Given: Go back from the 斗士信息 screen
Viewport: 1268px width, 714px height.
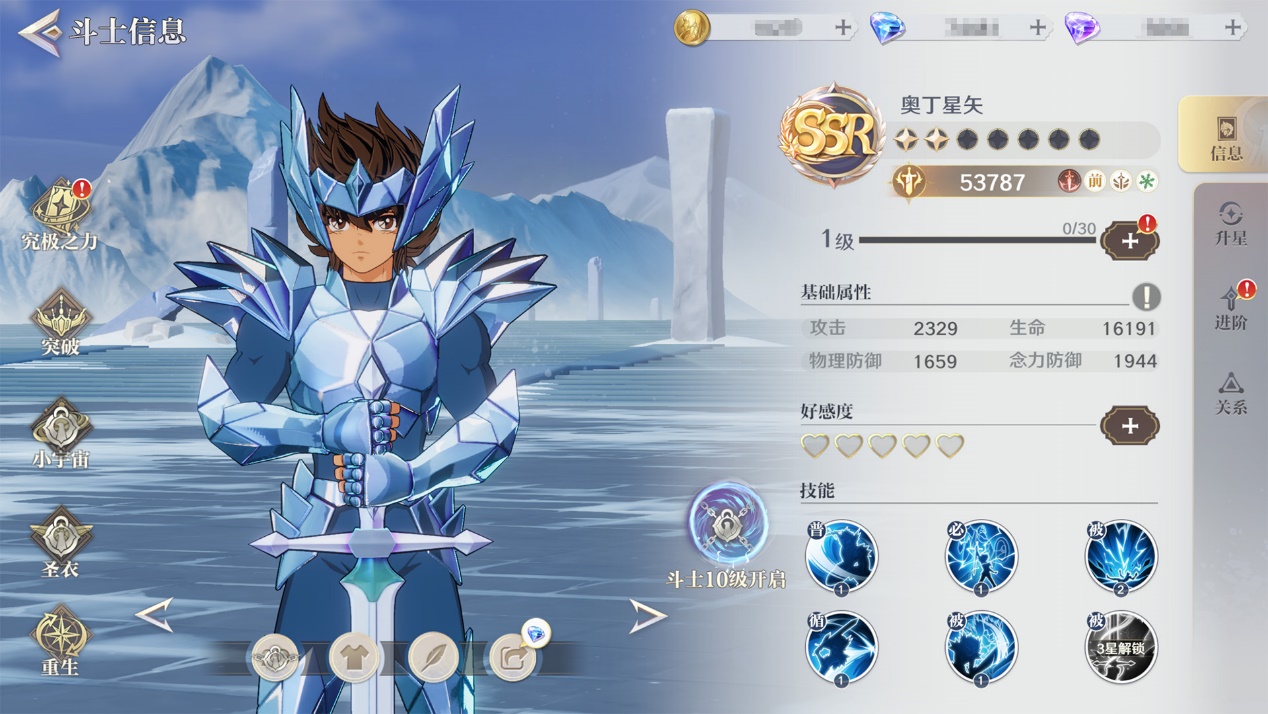Looking at the screenshot, I should coord(40,32).
